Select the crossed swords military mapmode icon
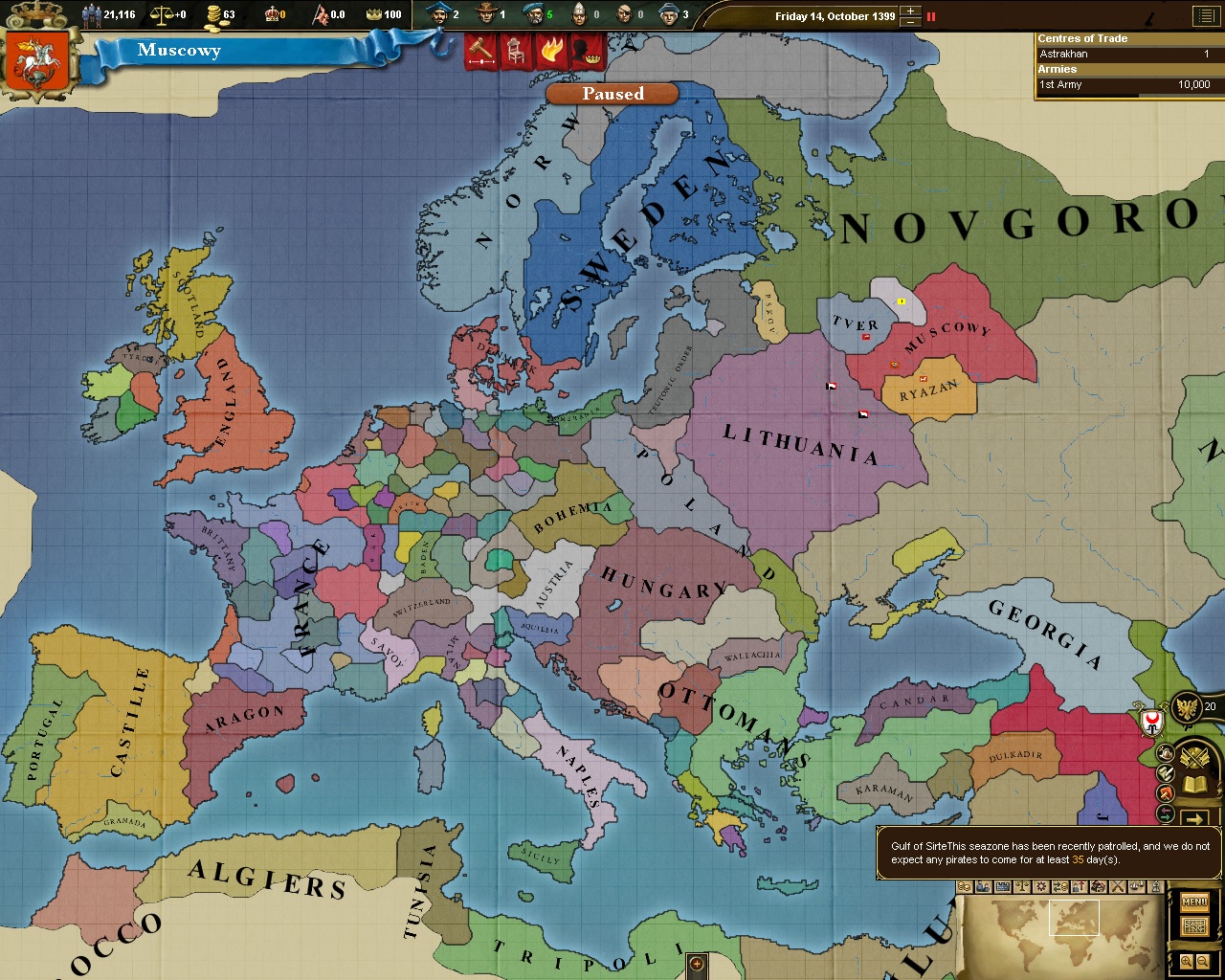1225x980 pixels. (1117, 887)
